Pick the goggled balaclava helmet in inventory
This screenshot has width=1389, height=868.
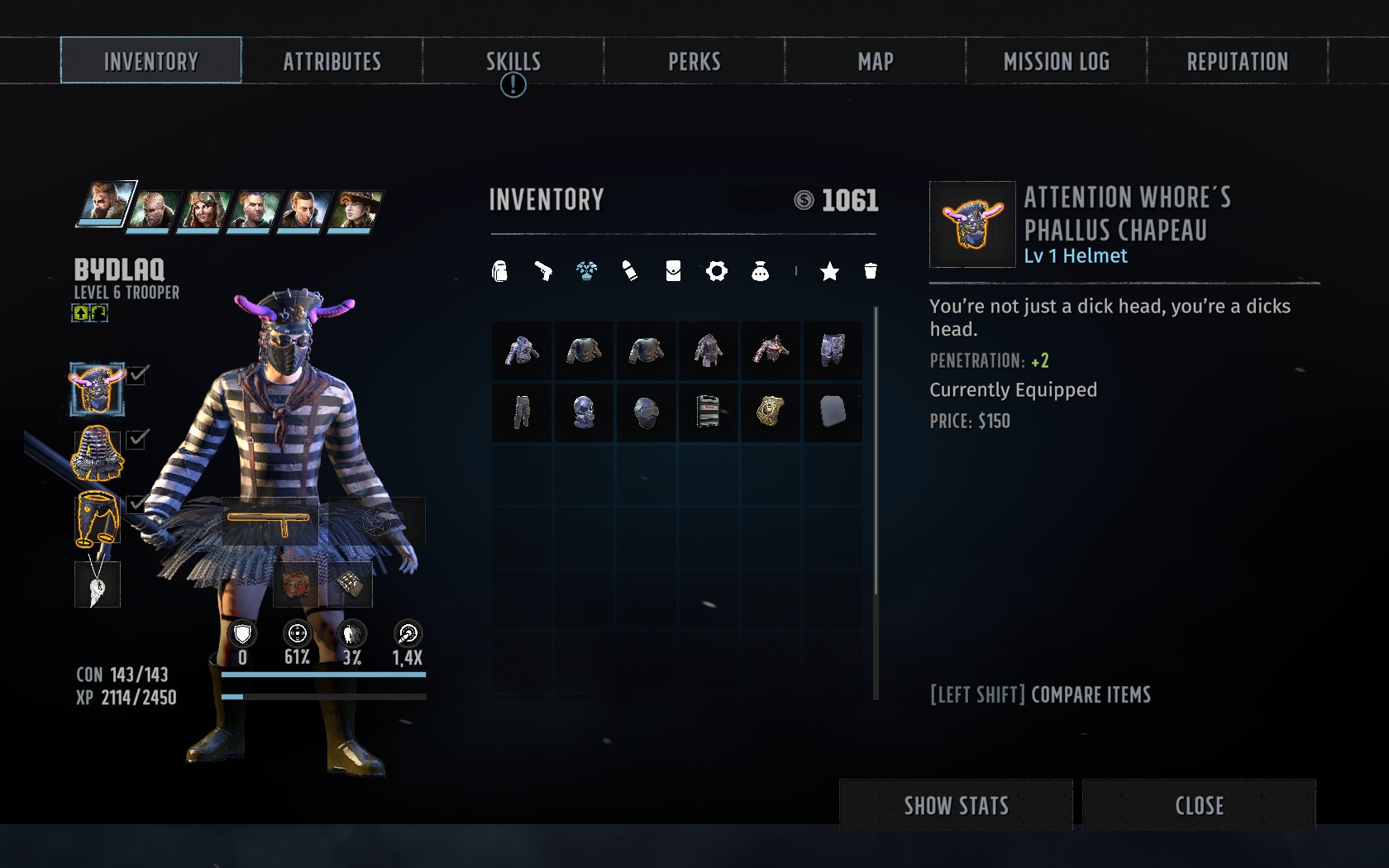click(x=646, y=412)
